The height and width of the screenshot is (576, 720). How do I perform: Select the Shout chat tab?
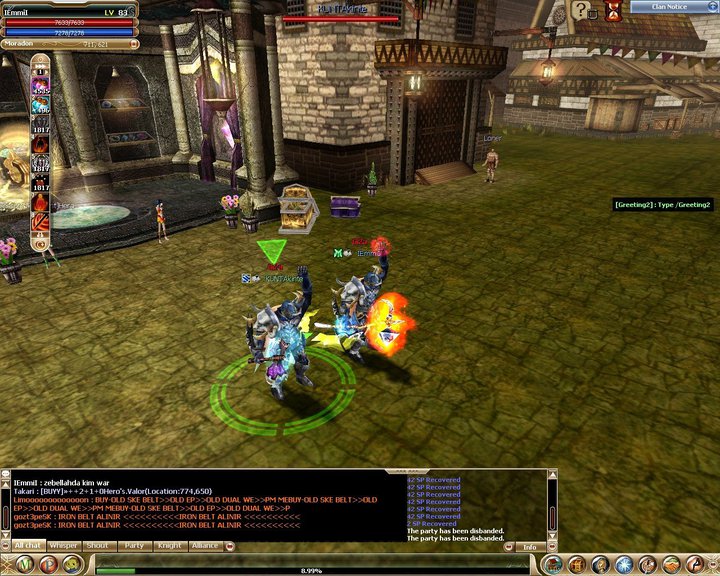pos(98,546)
